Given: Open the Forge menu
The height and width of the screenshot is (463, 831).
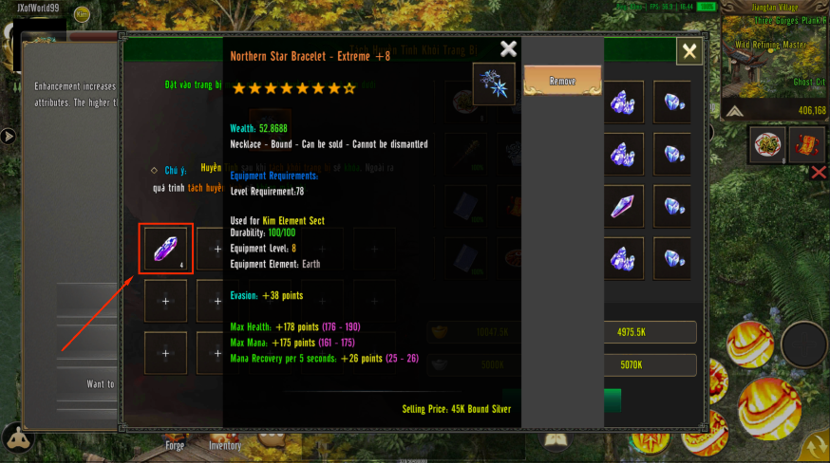Looking at the screenshot, I should (175, 446).
